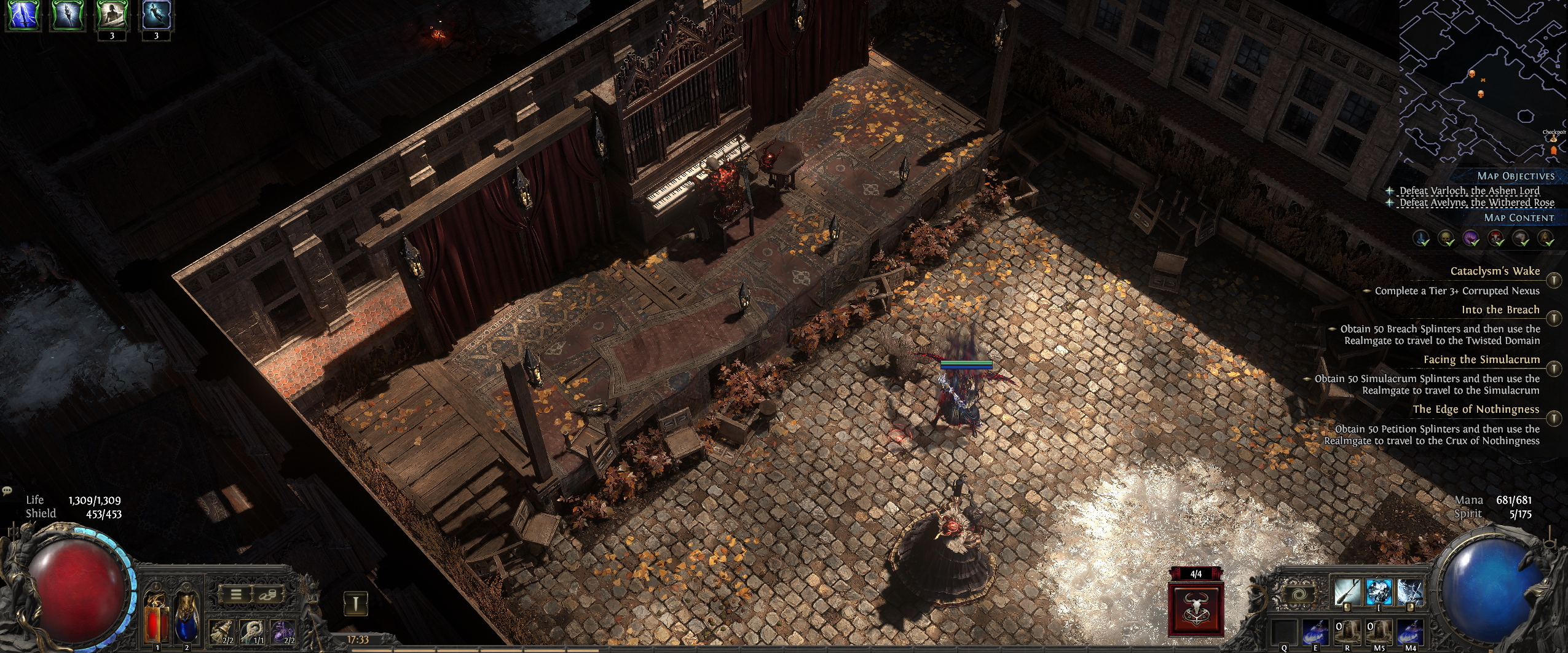Select the quarterstaff strike skill icon
The image size is (1568, 653).
pos(1347,592)
